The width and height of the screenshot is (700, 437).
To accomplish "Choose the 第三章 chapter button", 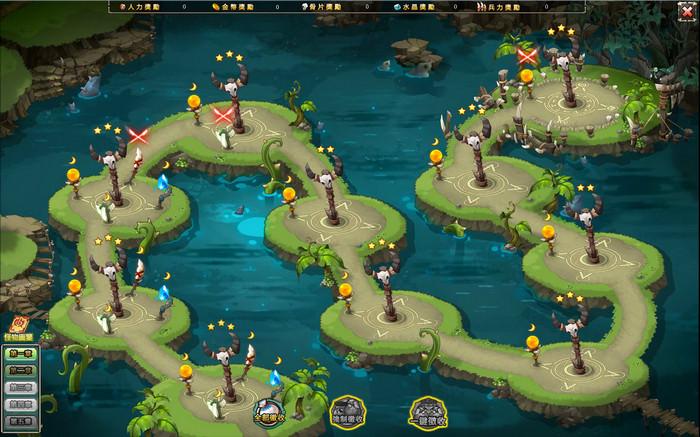I will point(21,387).
